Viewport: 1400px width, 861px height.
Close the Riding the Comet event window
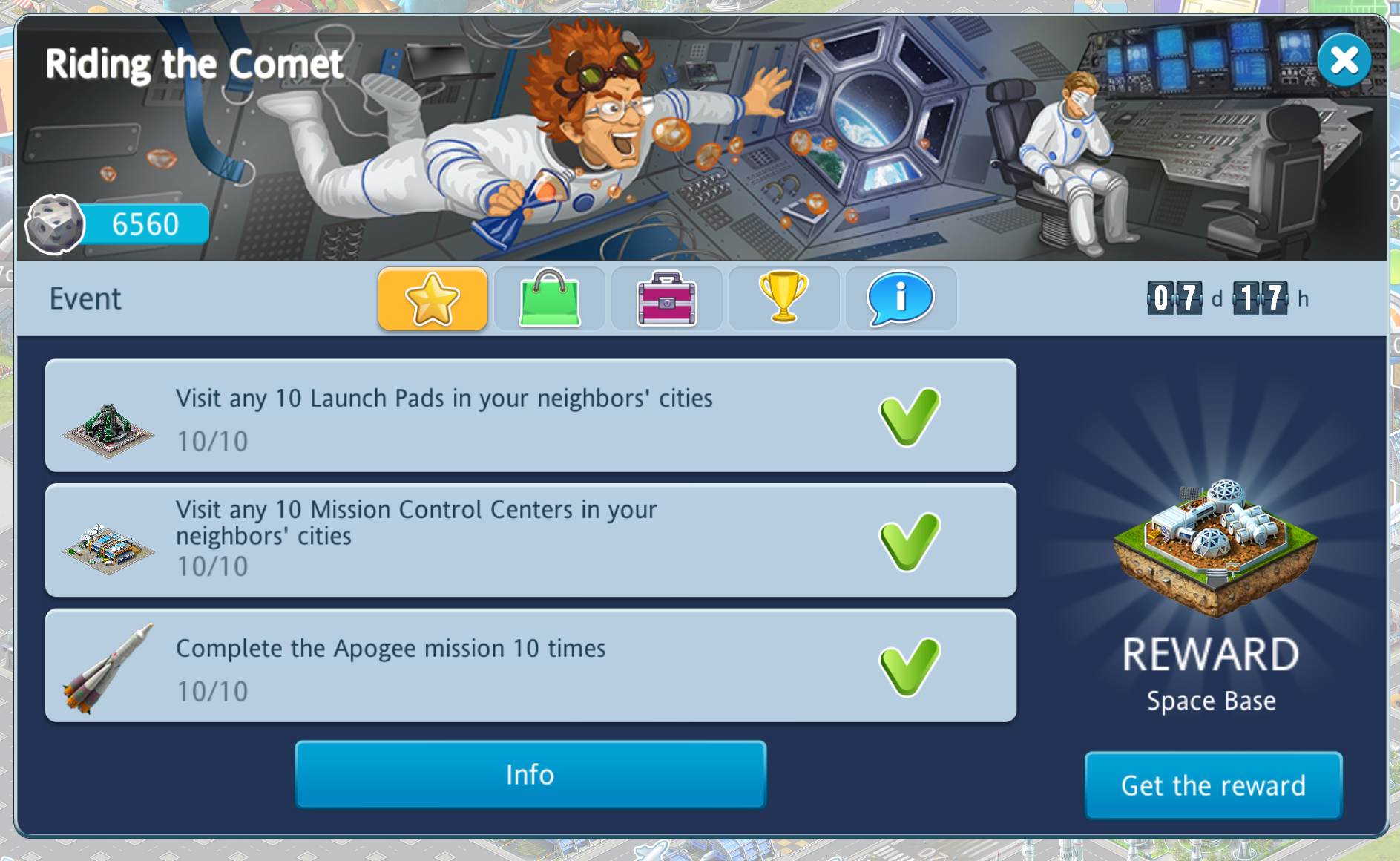pyautogui.click(x=1344, y=60)
